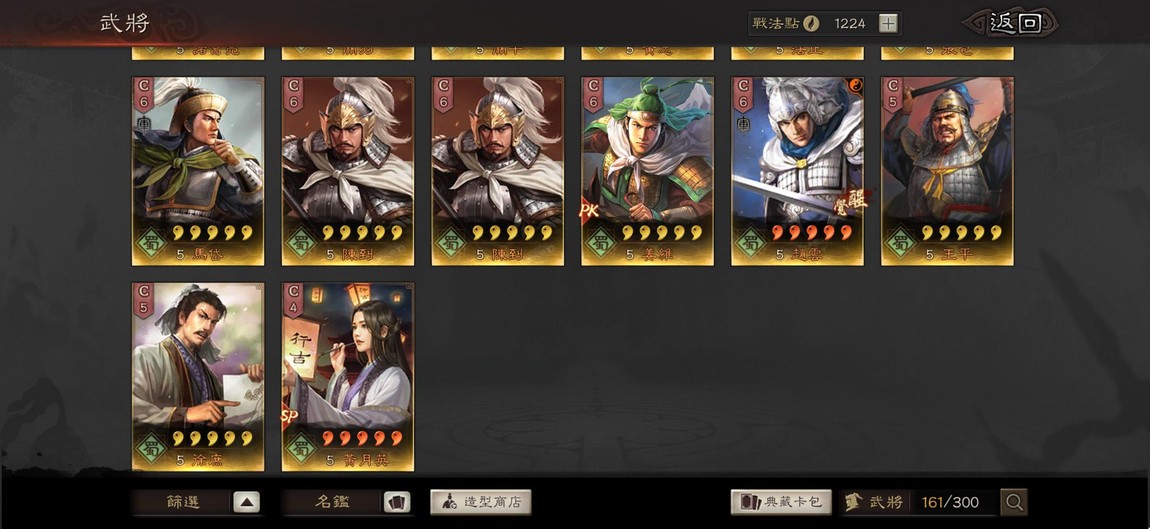
Task: Click the magnifying glass search button
Action: (x=1014, y=502)
